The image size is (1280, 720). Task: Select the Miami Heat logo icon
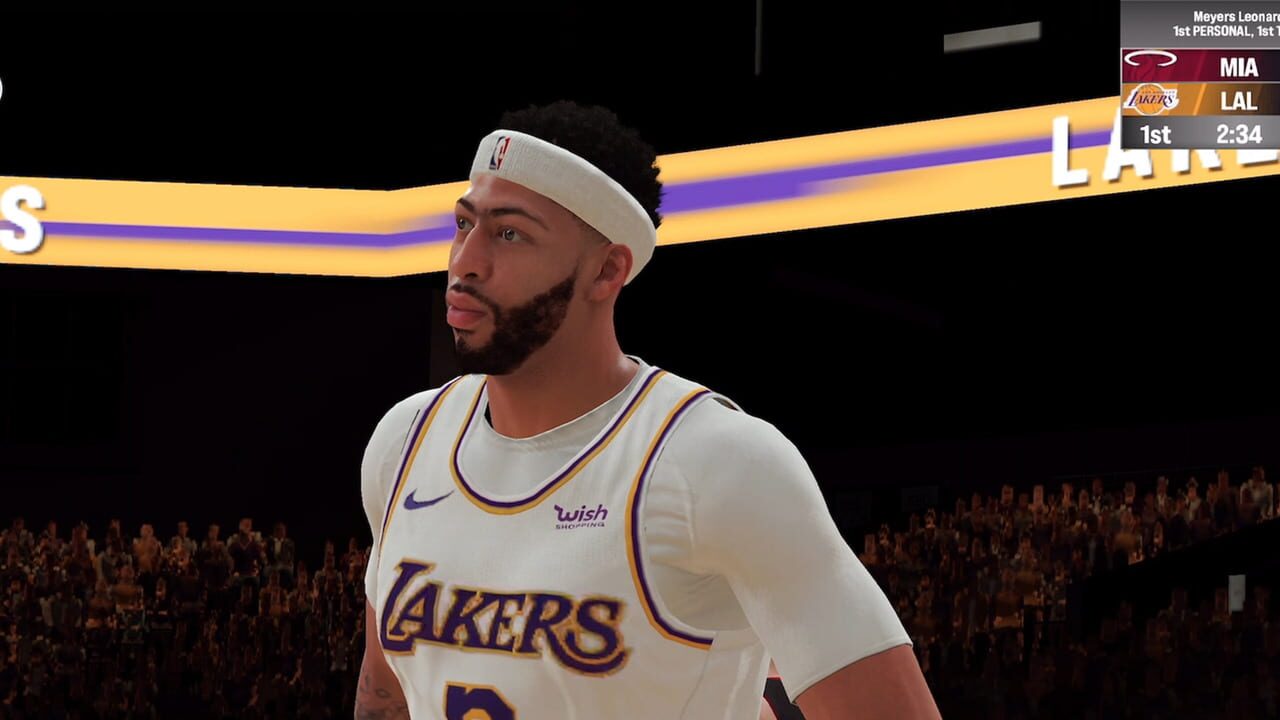coord(1151,62)
